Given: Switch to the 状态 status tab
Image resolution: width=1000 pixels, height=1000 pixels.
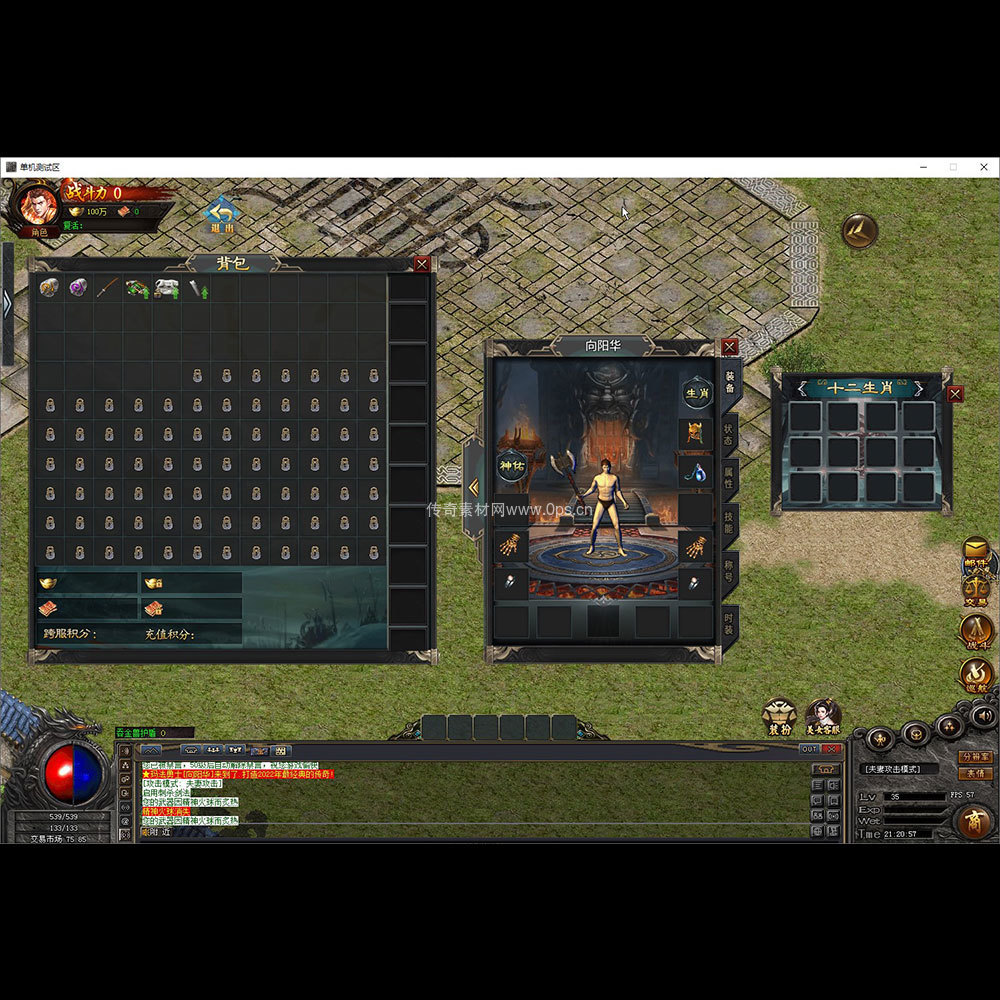Looking at the screenshot, I should point(729,435).
